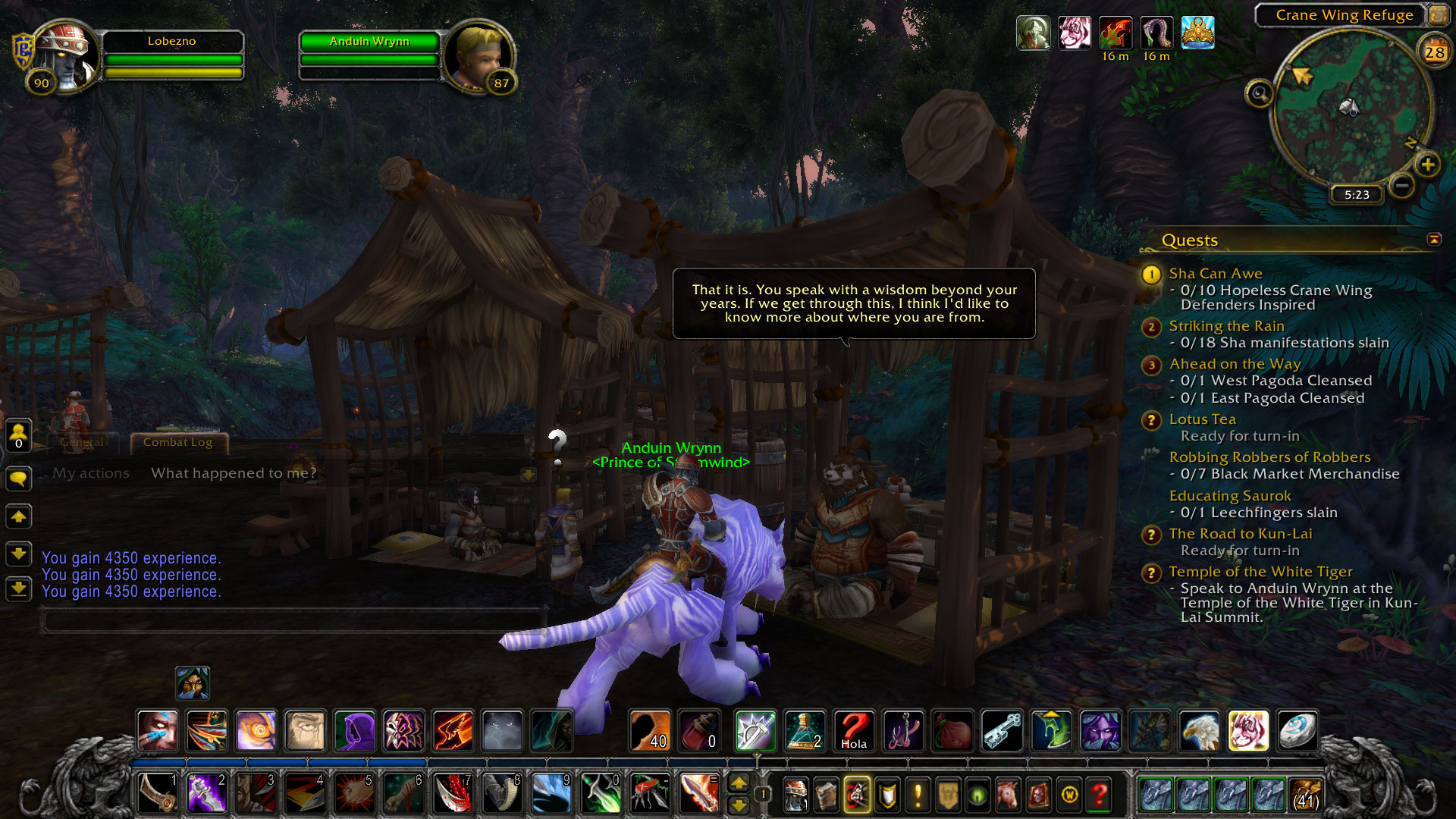The image size is (1456, 819).
Task: Zoom in on the minimap
Action: pyautogui.click(x=1427, y=165)
